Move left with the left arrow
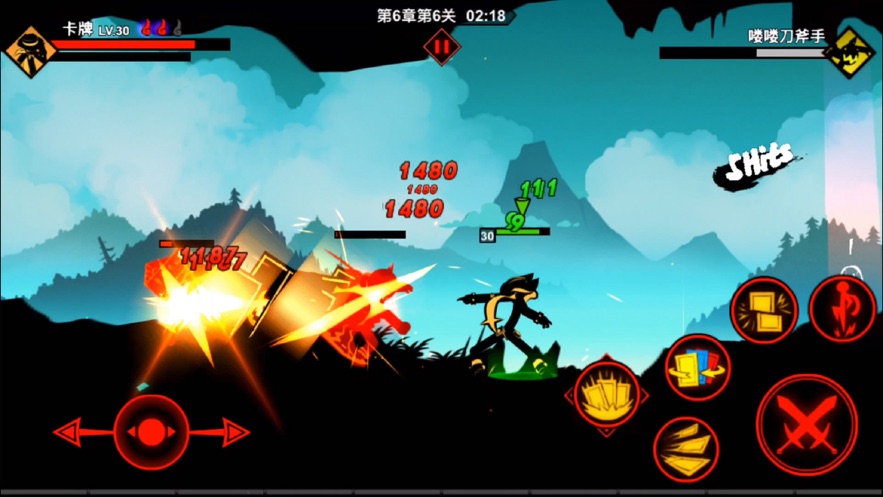The image size is (883, 497). coord(72,432)
